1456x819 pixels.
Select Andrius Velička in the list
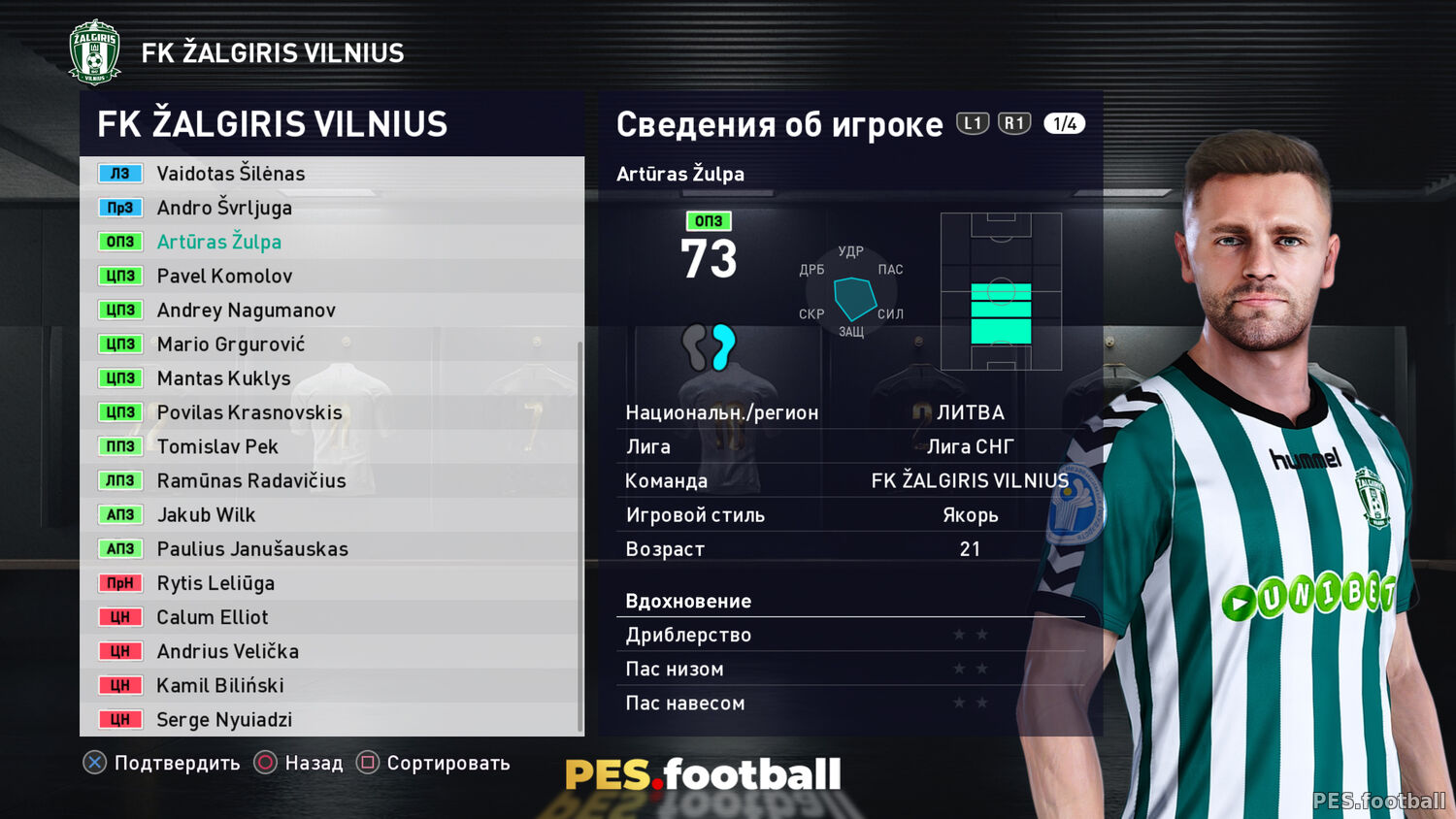[x=228, y=651]
